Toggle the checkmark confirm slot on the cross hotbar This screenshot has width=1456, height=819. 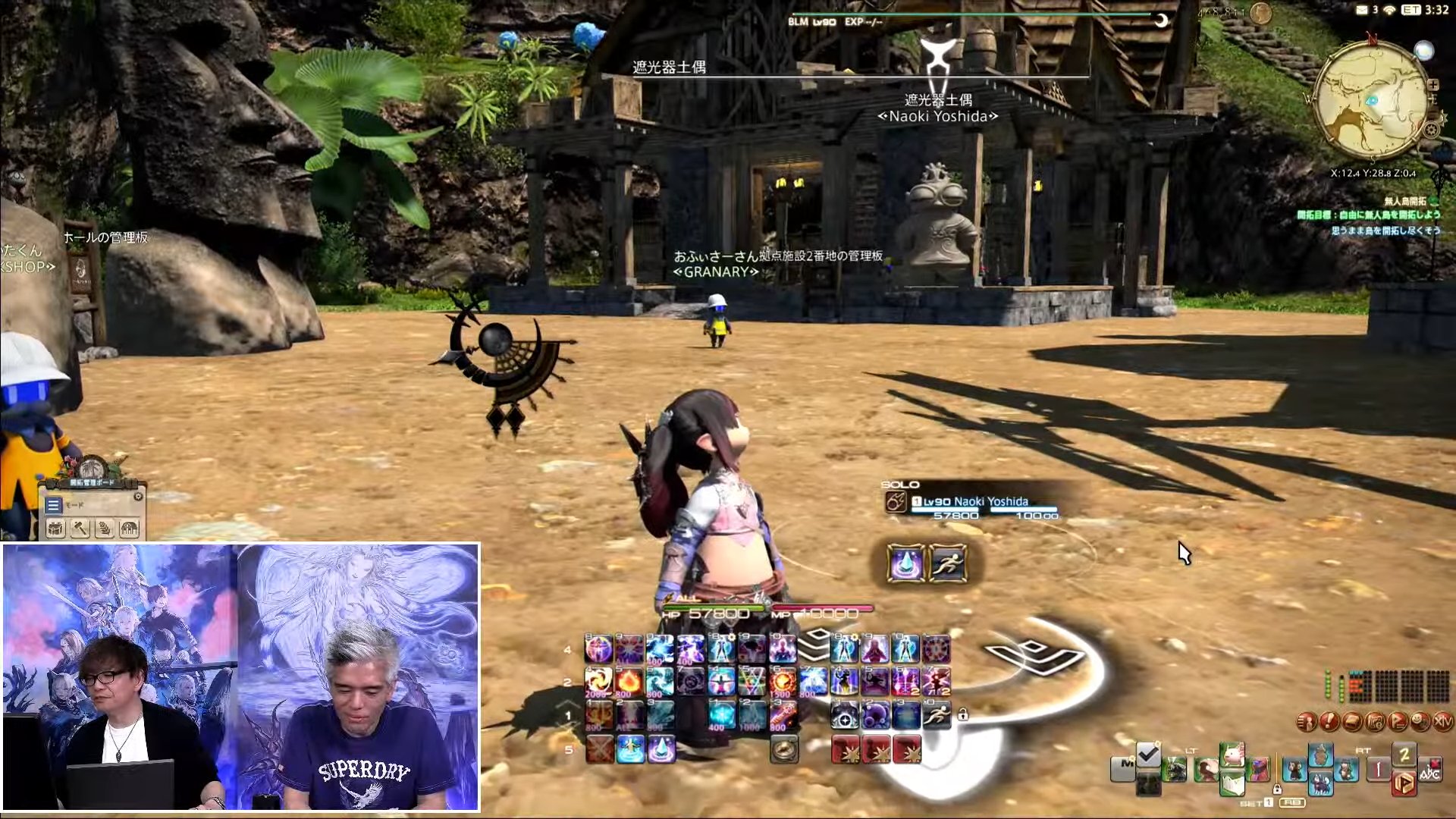[x=1147, y=755]
